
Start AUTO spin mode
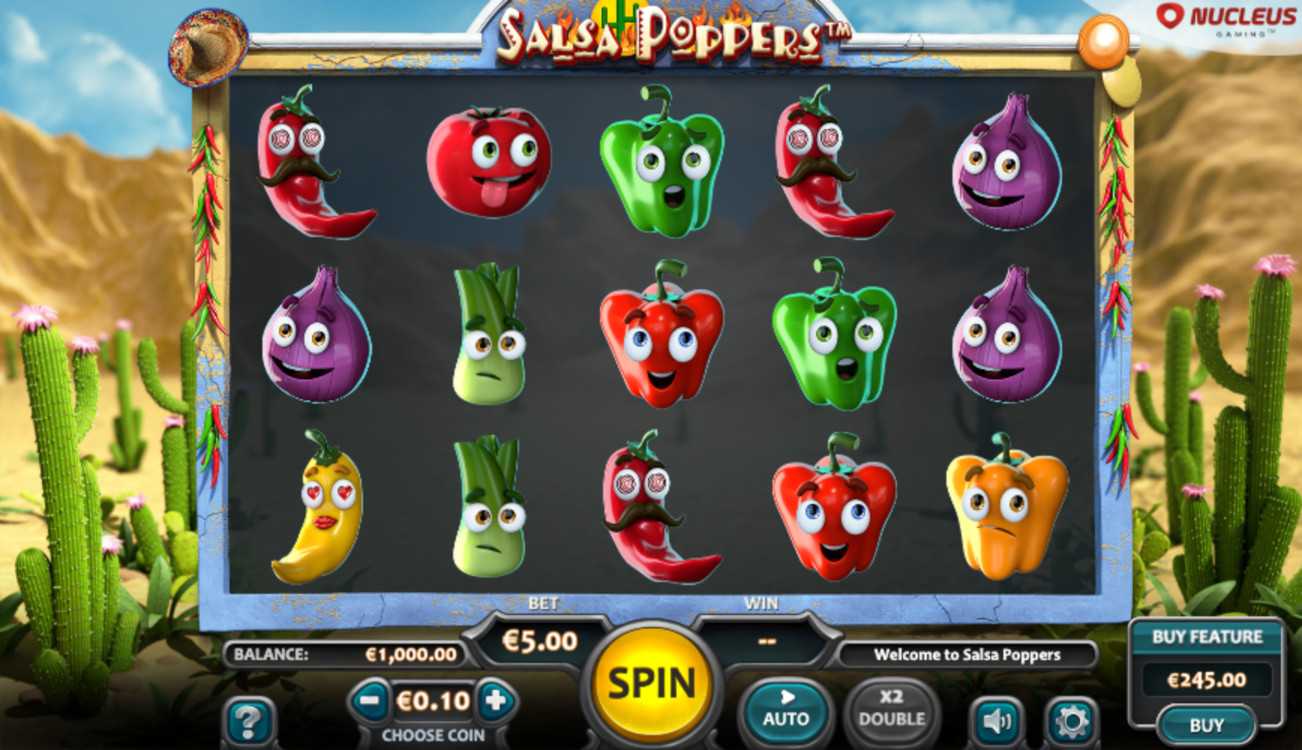[786, 708]
